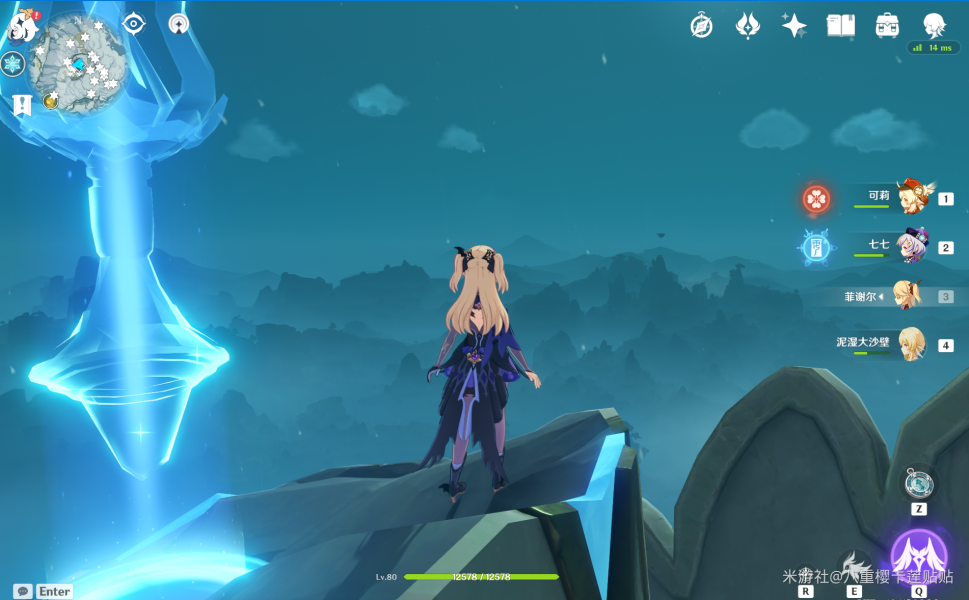Open the four-pointed star events icon
This screenshot has width=969, height=600.
(x=794, y=26)
